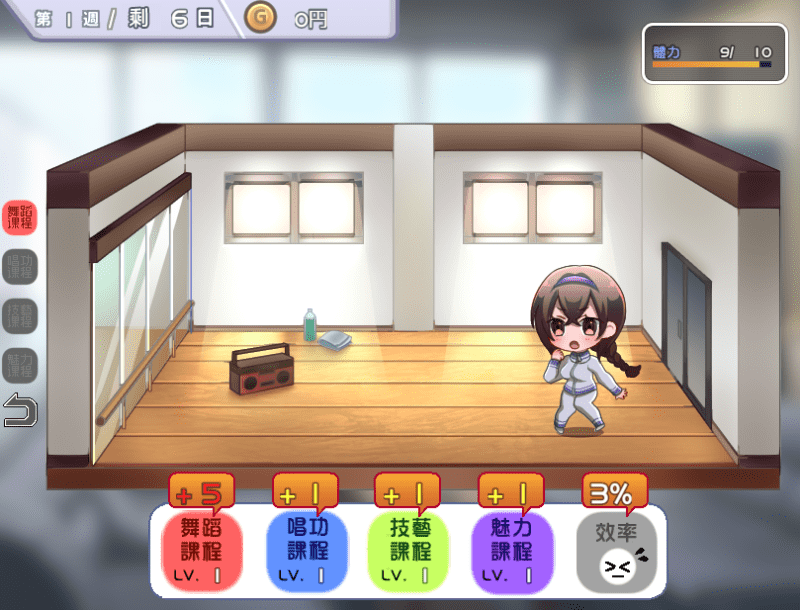Image resolution: width=800 pixels, height=610 pixels.
Task: Open the greyed 魅力課程 side tab
Action: click(20, 363)
